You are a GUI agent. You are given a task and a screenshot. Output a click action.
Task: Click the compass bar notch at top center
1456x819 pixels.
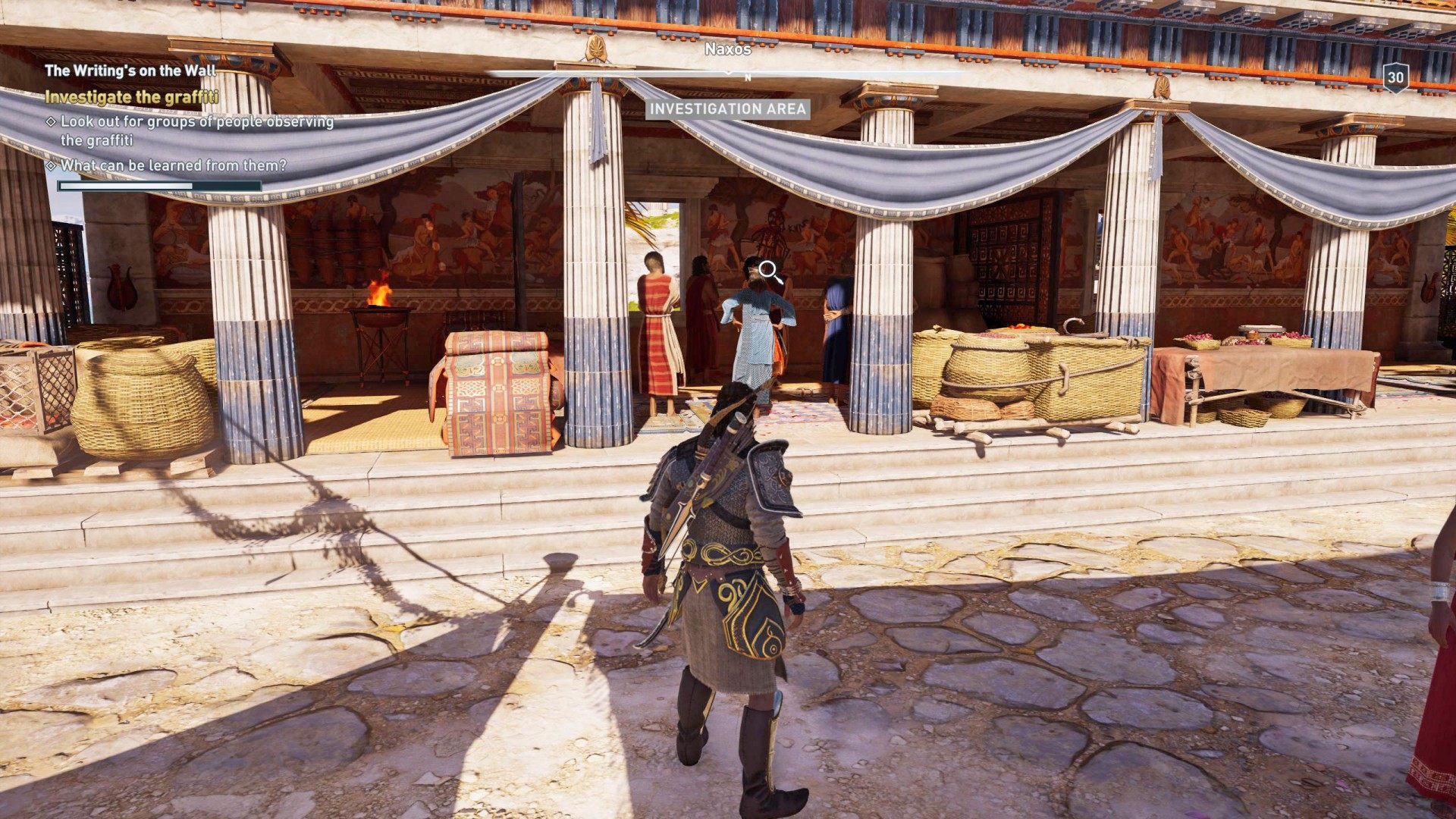tap(729, 73)
